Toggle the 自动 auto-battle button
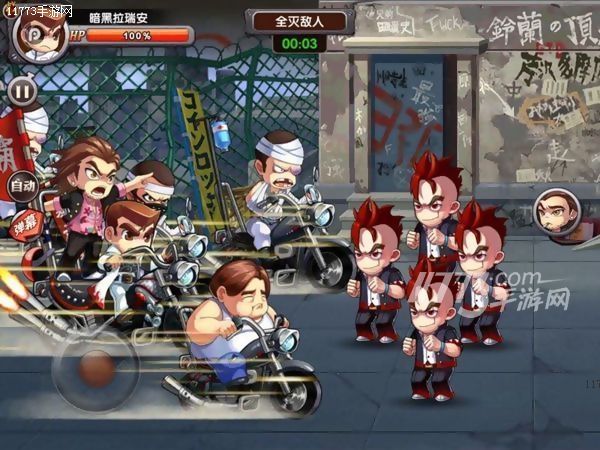The image size is (600, 450). click(22, 185)
